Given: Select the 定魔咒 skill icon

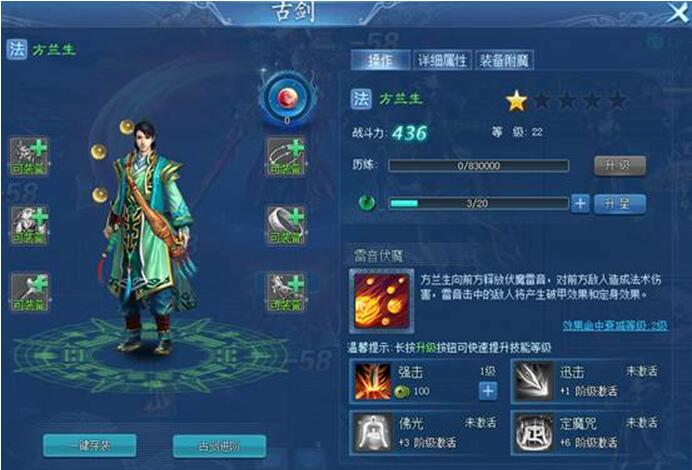Looking at the screenshot, I should click(530, 431).
